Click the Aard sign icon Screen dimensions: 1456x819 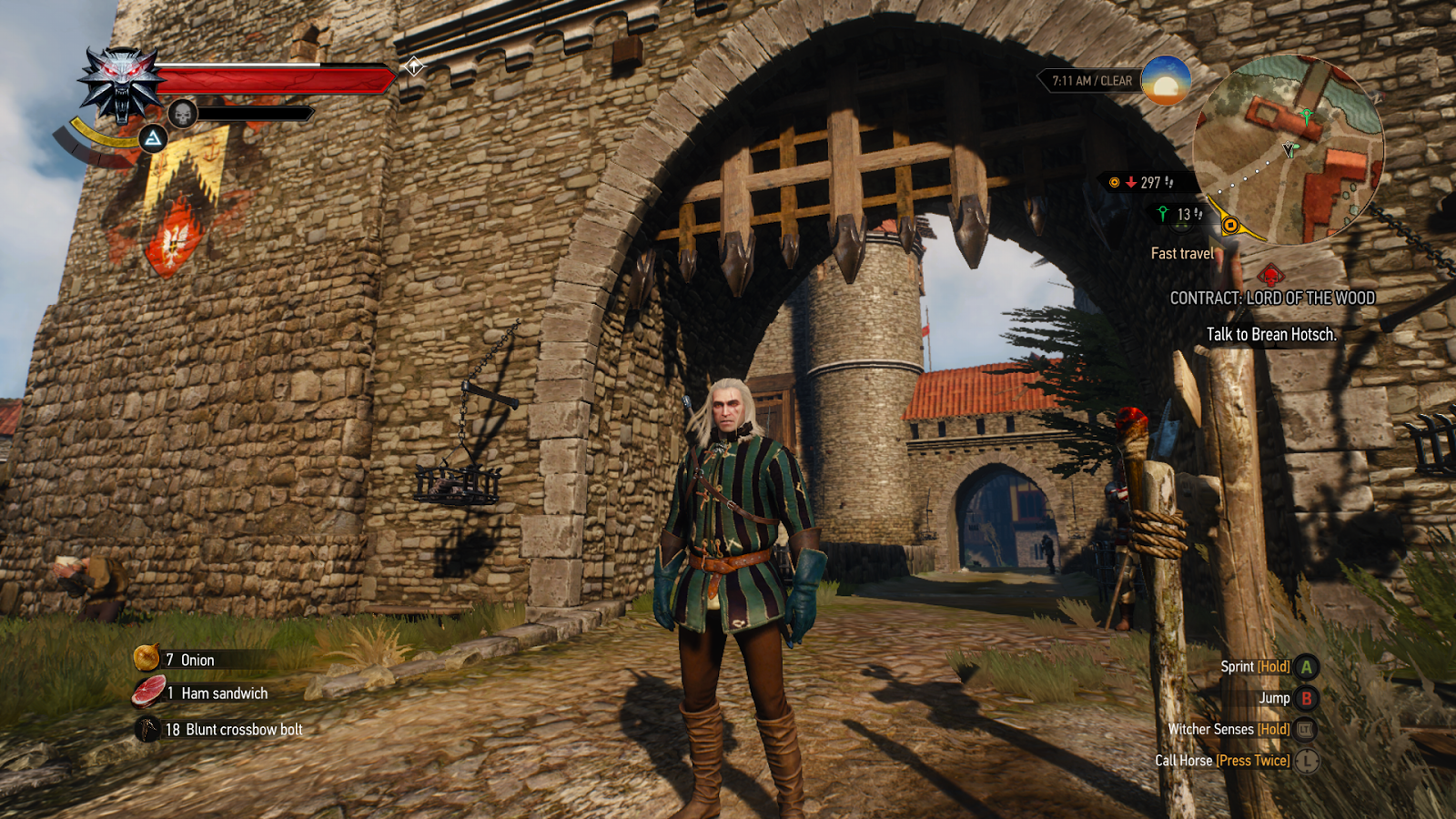[153, 138]
